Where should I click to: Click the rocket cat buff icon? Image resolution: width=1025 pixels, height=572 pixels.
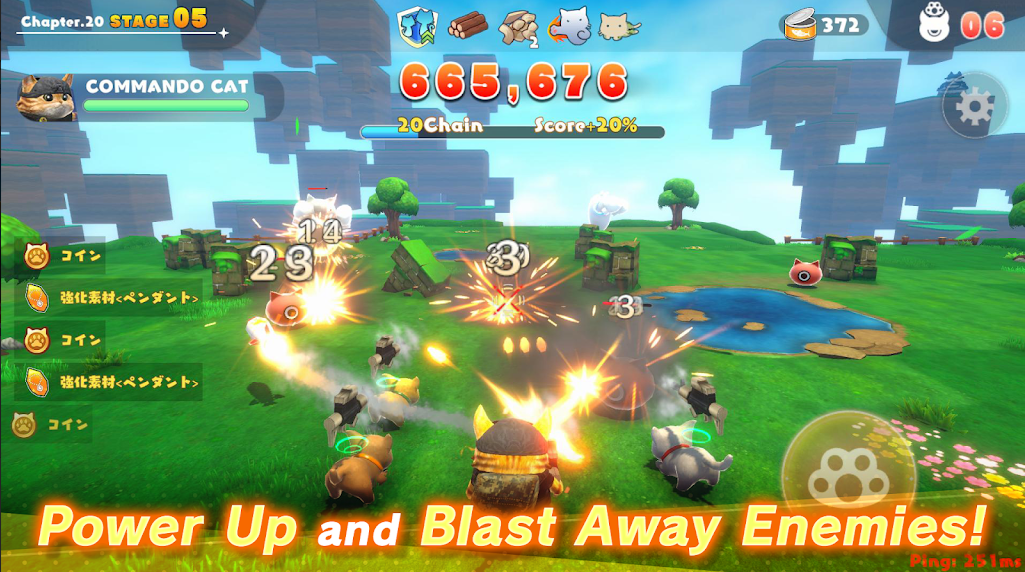(x=569, y=25)
